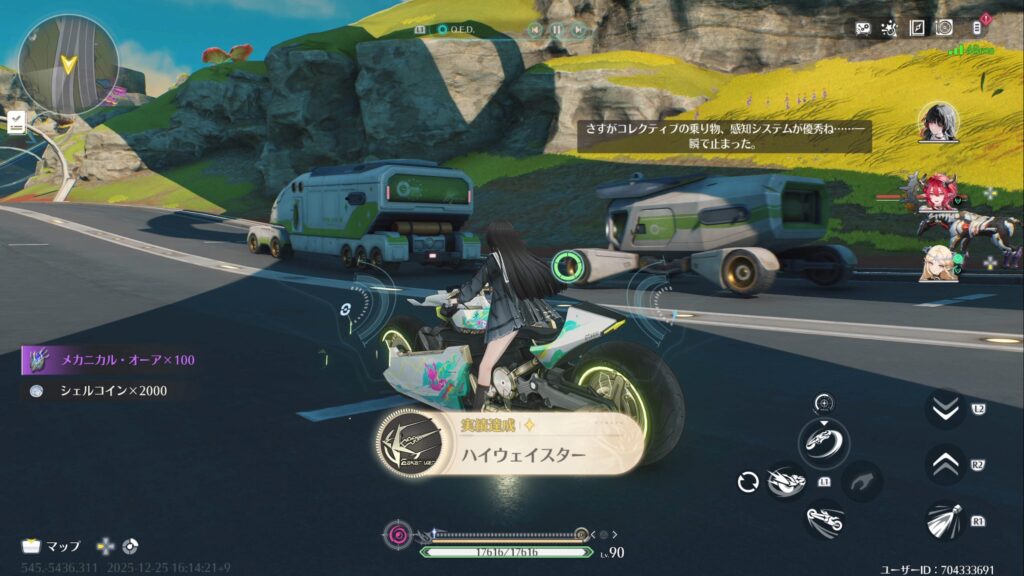Toggle the motorcycle headlight button

[944, 520]
